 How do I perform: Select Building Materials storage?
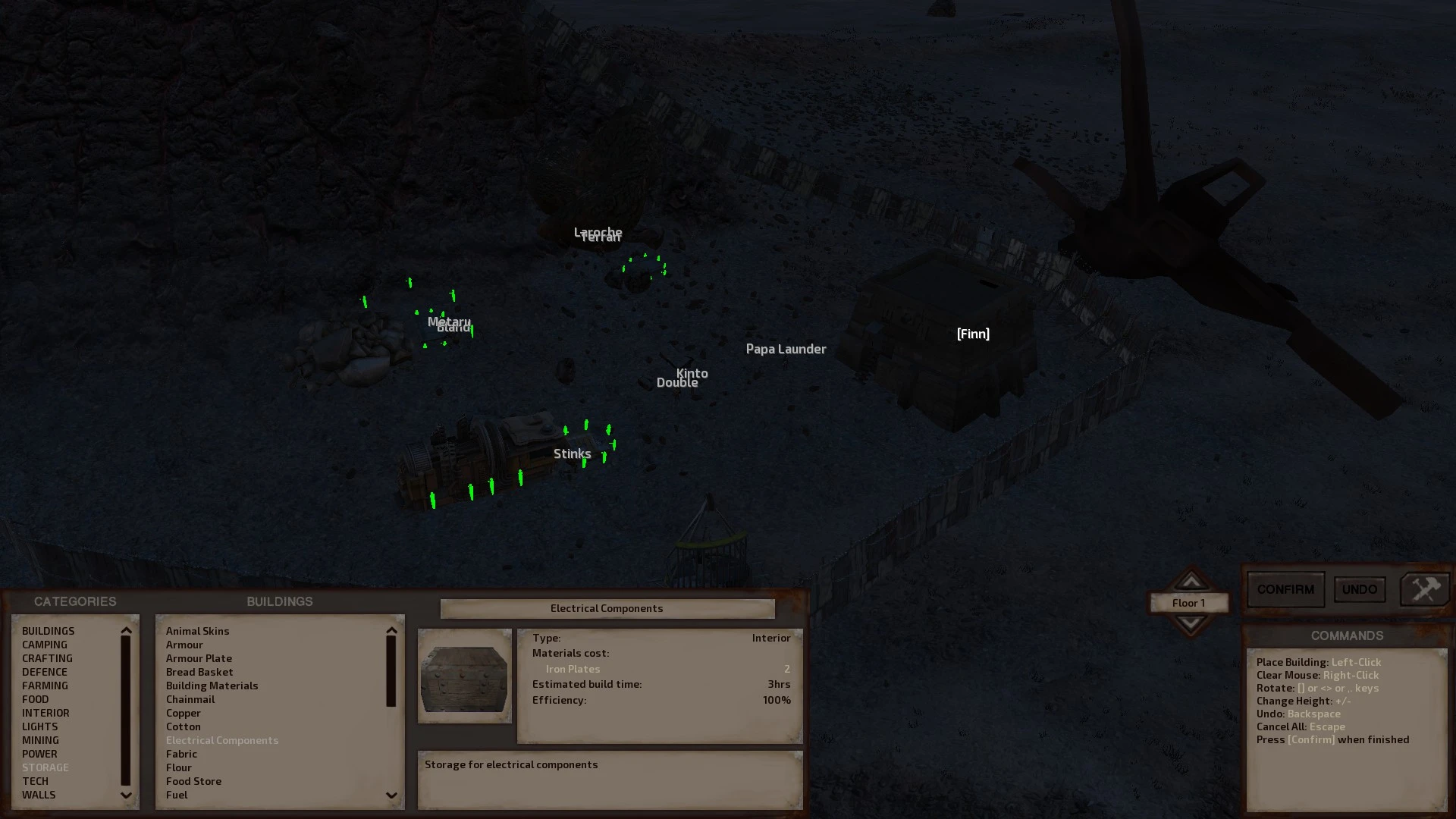pos(212,686)
